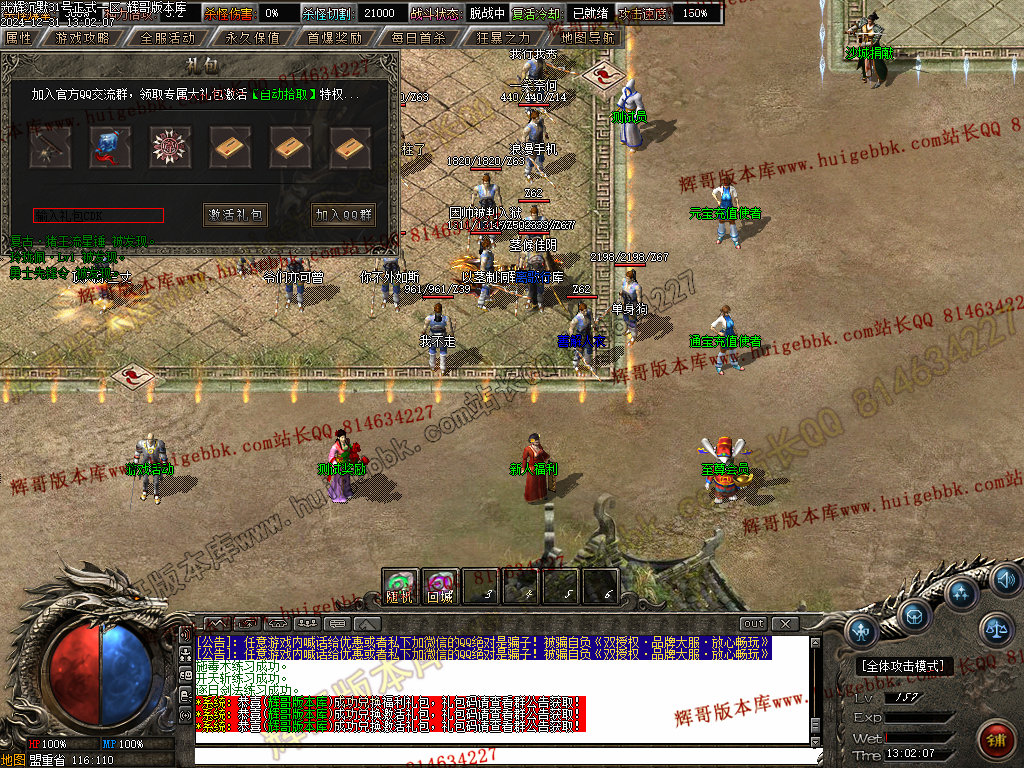Select the blue gem gift pack item
Viewport: 1024px width, 768px height.
coord(110,147)
